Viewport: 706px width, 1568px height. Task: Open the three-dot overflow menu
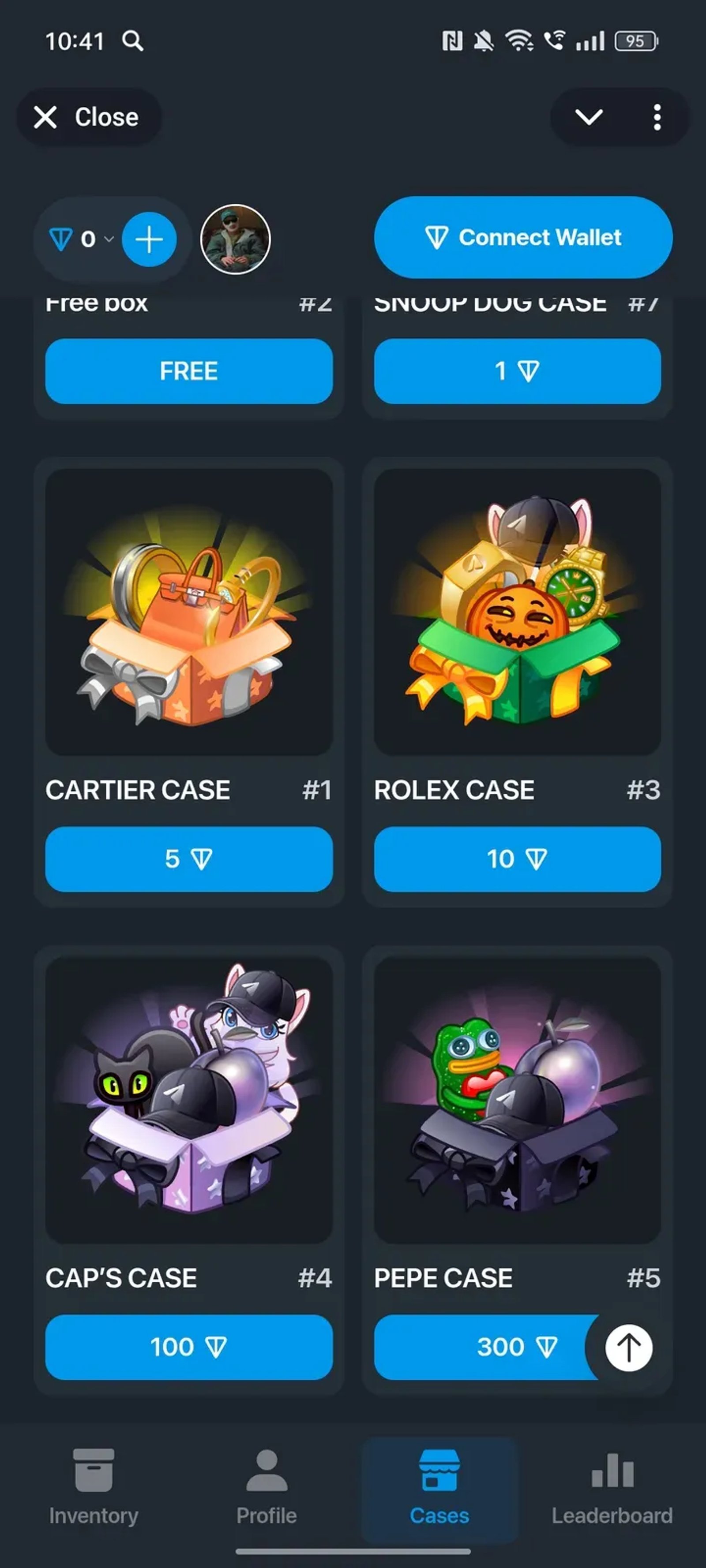pyautogui.click(x=657, y=117)
